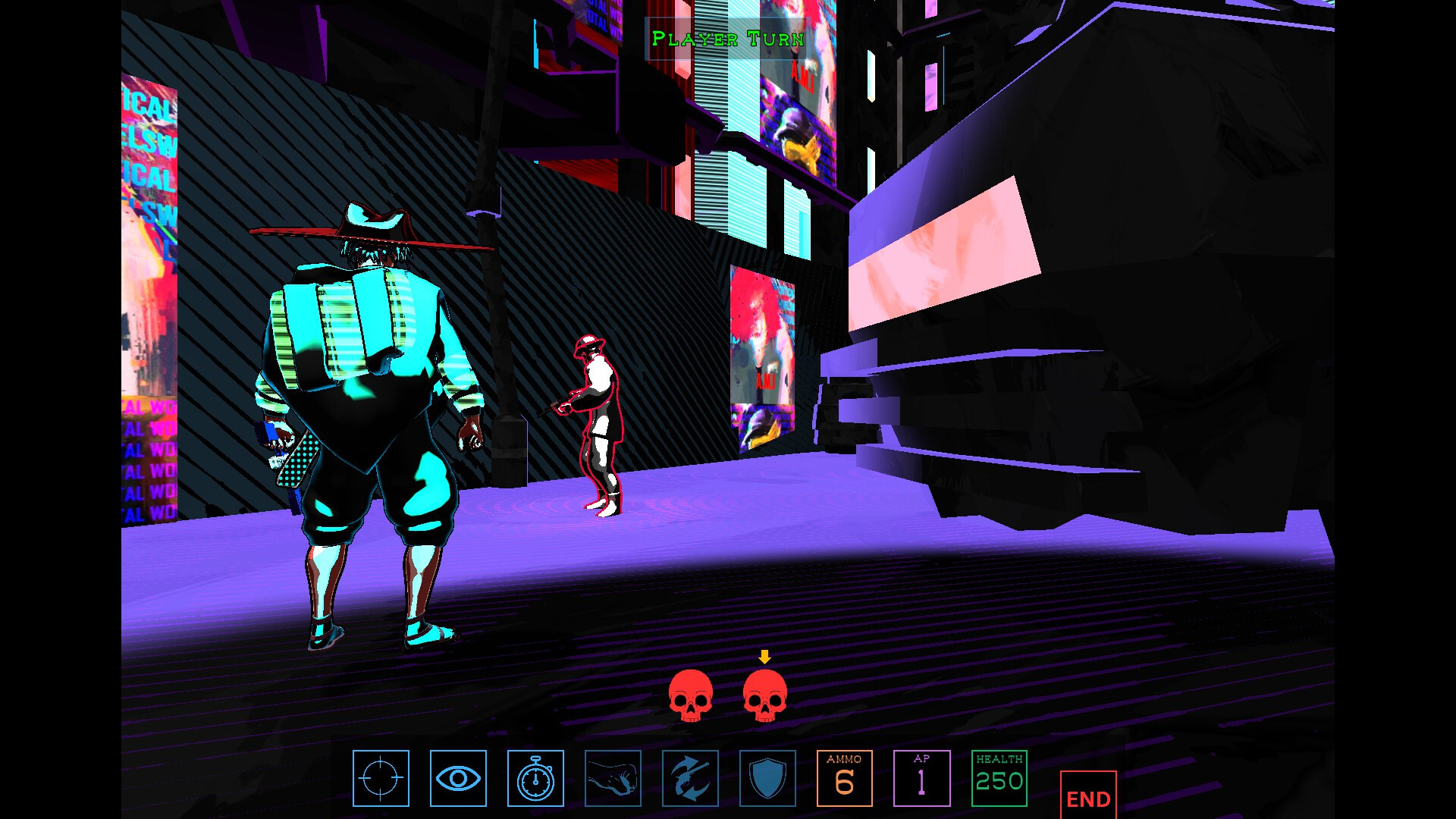Select the left red skull enemy target
The height and width of the screenshot is (819, 1456).
point(690,695)
